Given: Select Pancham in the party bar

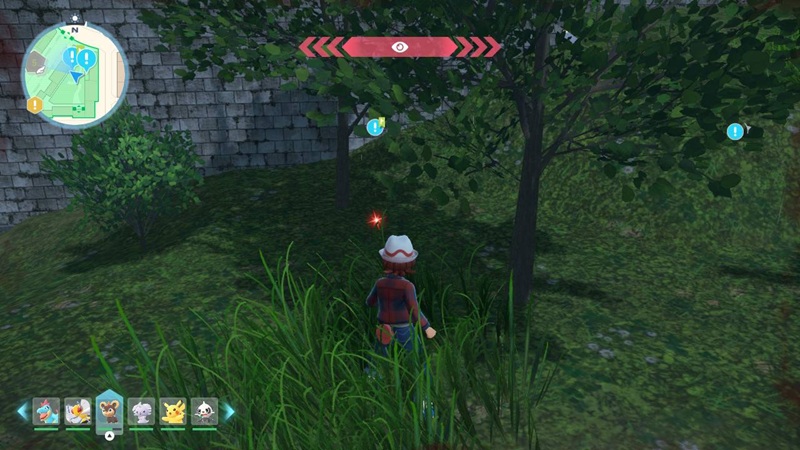Looking at the screenshot, I should click(x=204, y=410).
